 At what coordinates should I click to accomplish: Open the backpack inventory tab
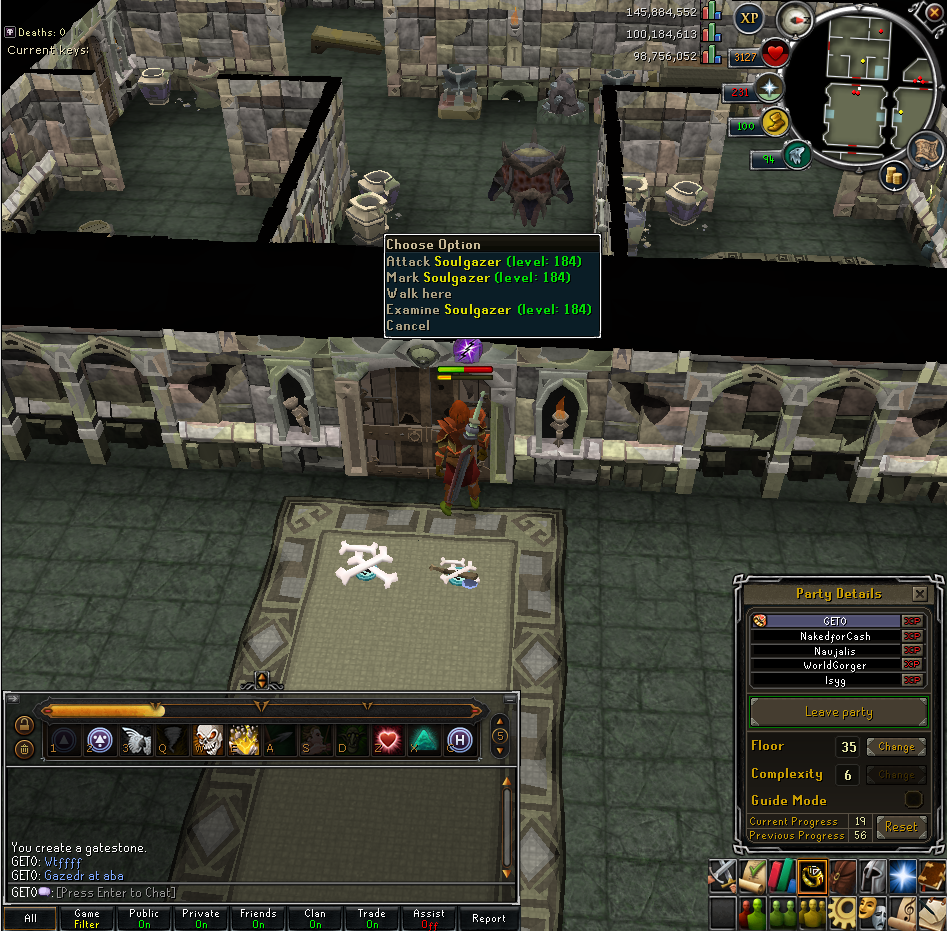coord(843,875)
